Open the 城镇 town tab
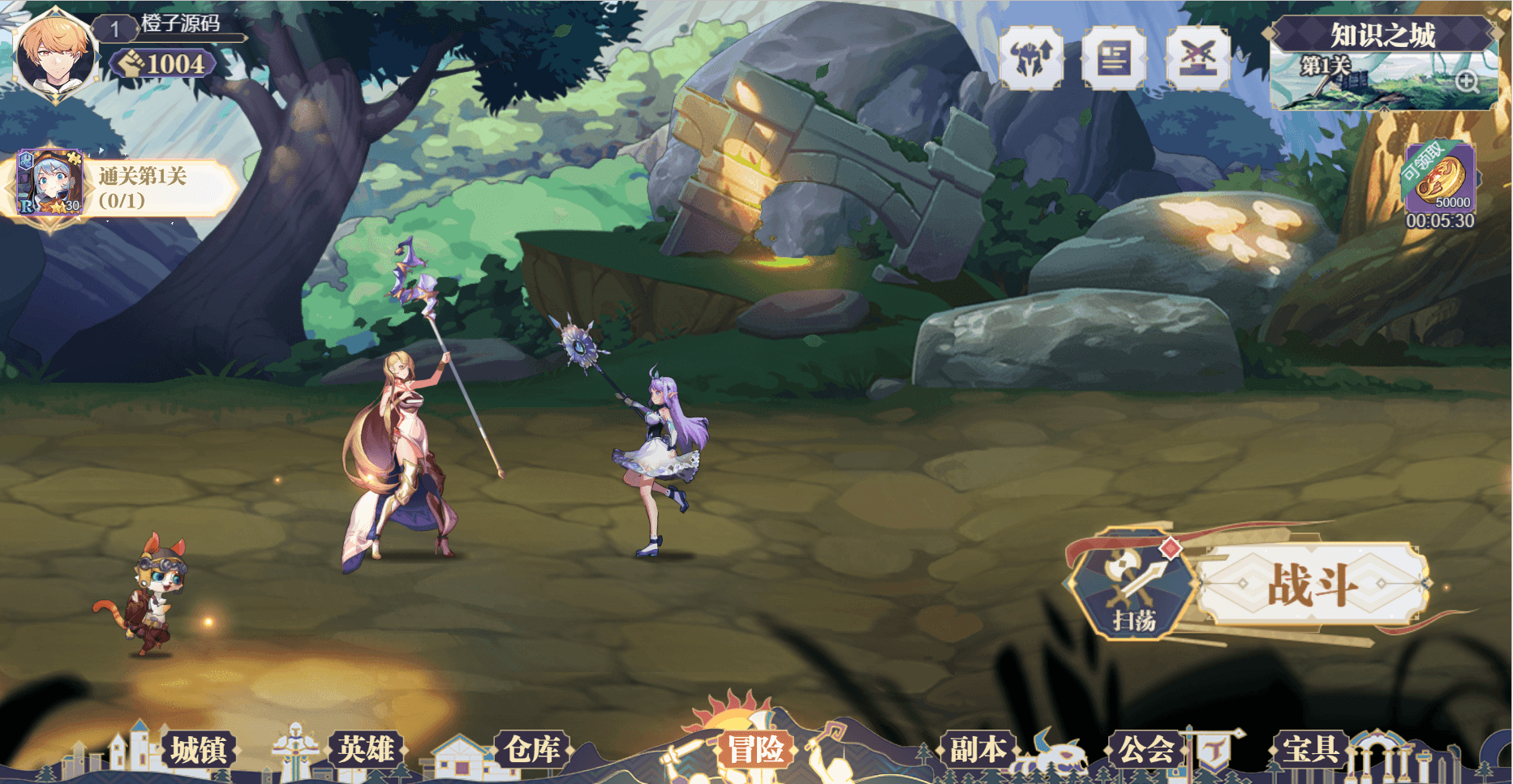This screenshot has width=1513, height=784. 198,750
